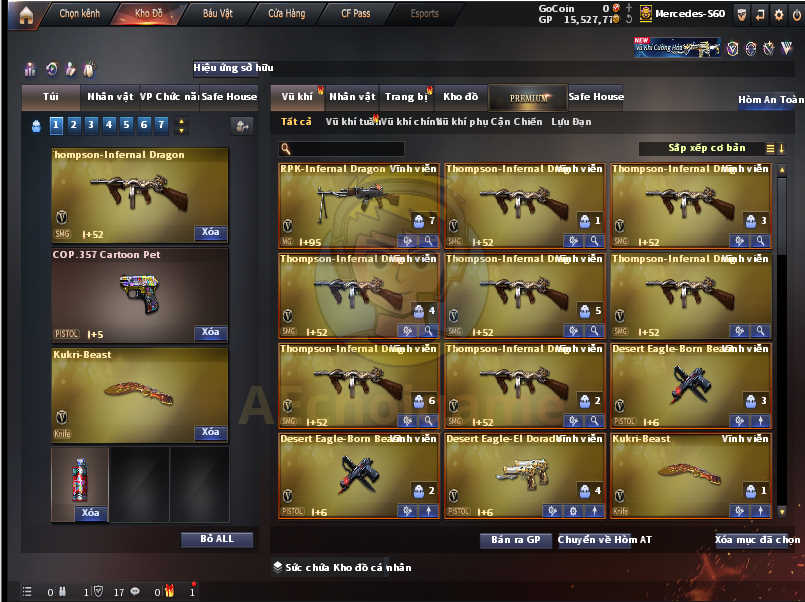Screen dimensions: 805x602
Task: Select the Trang bị tab
Action: (407, 97)
